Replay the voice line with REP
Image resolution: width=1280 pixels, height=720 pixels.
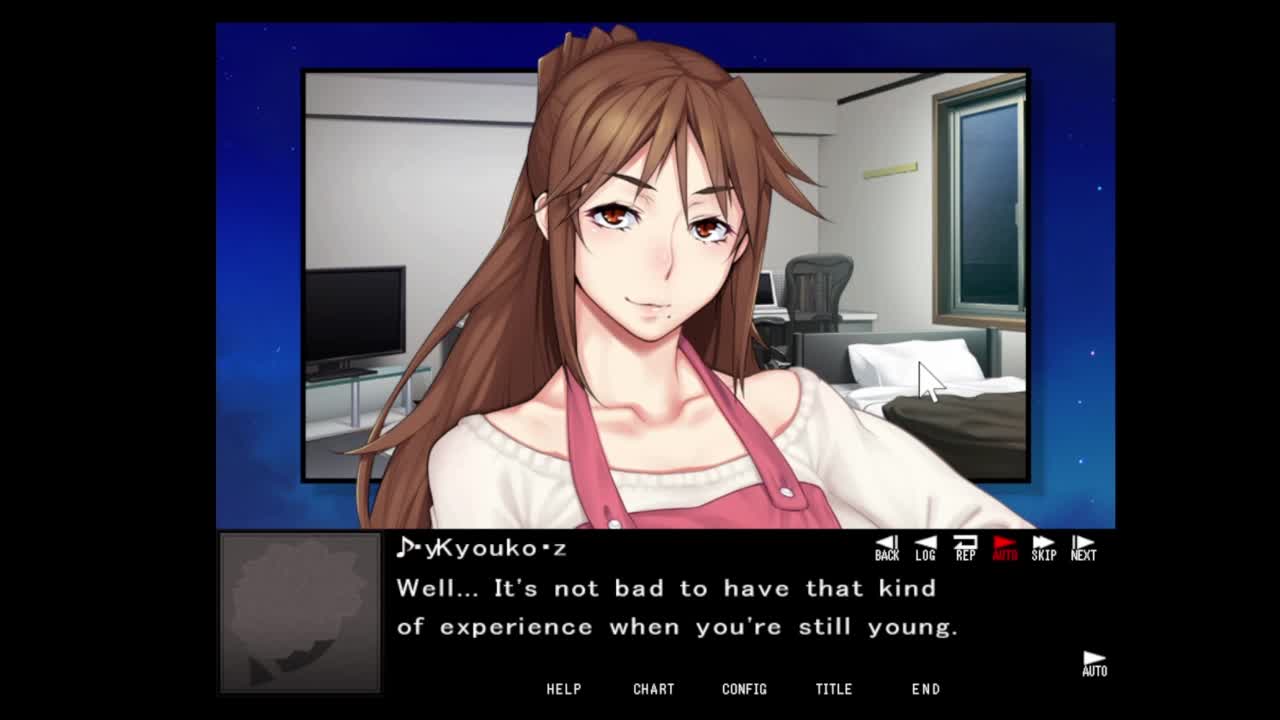(x=965, y=548)
